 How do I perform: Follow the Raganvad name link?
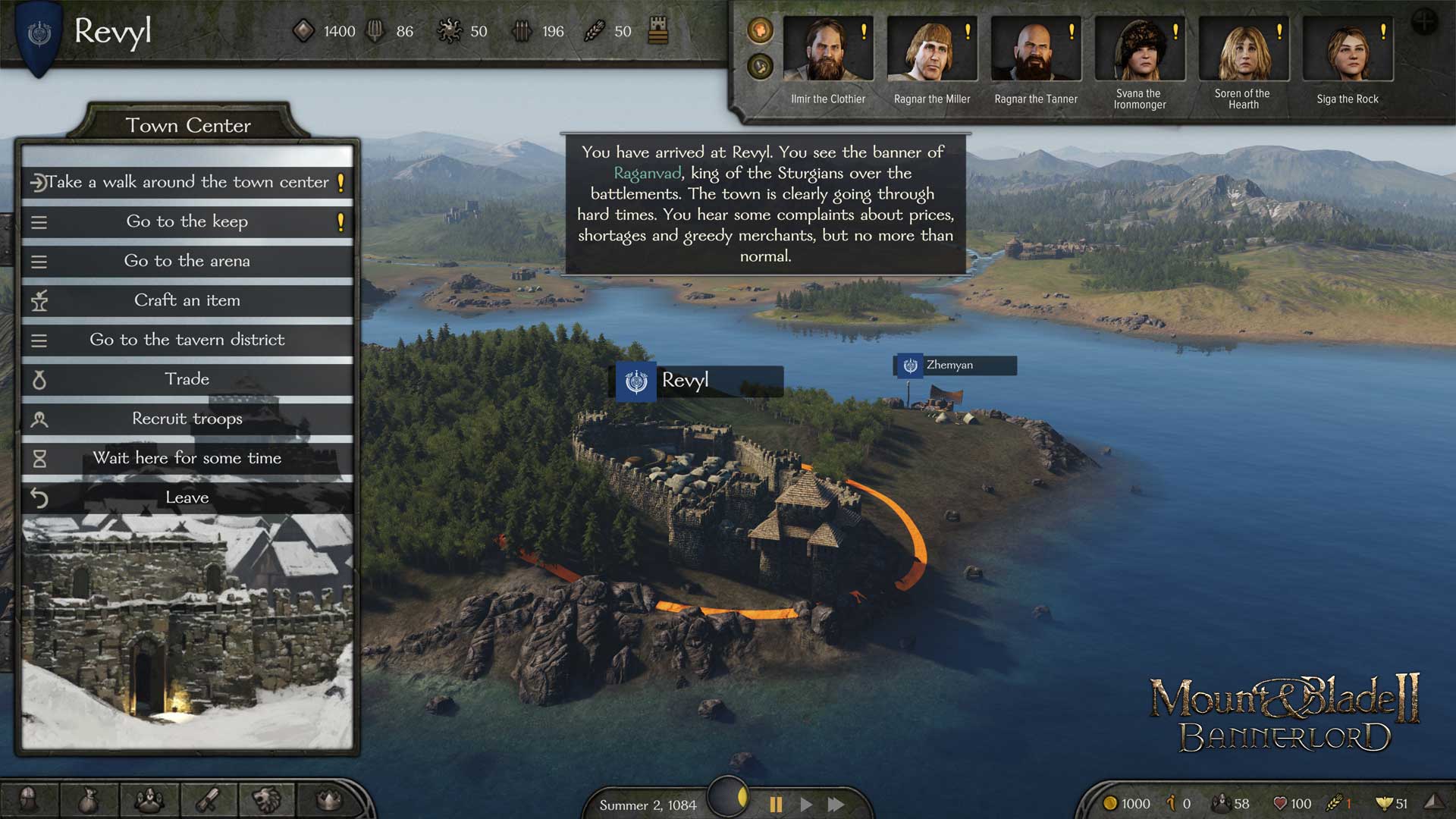point(647,173)
